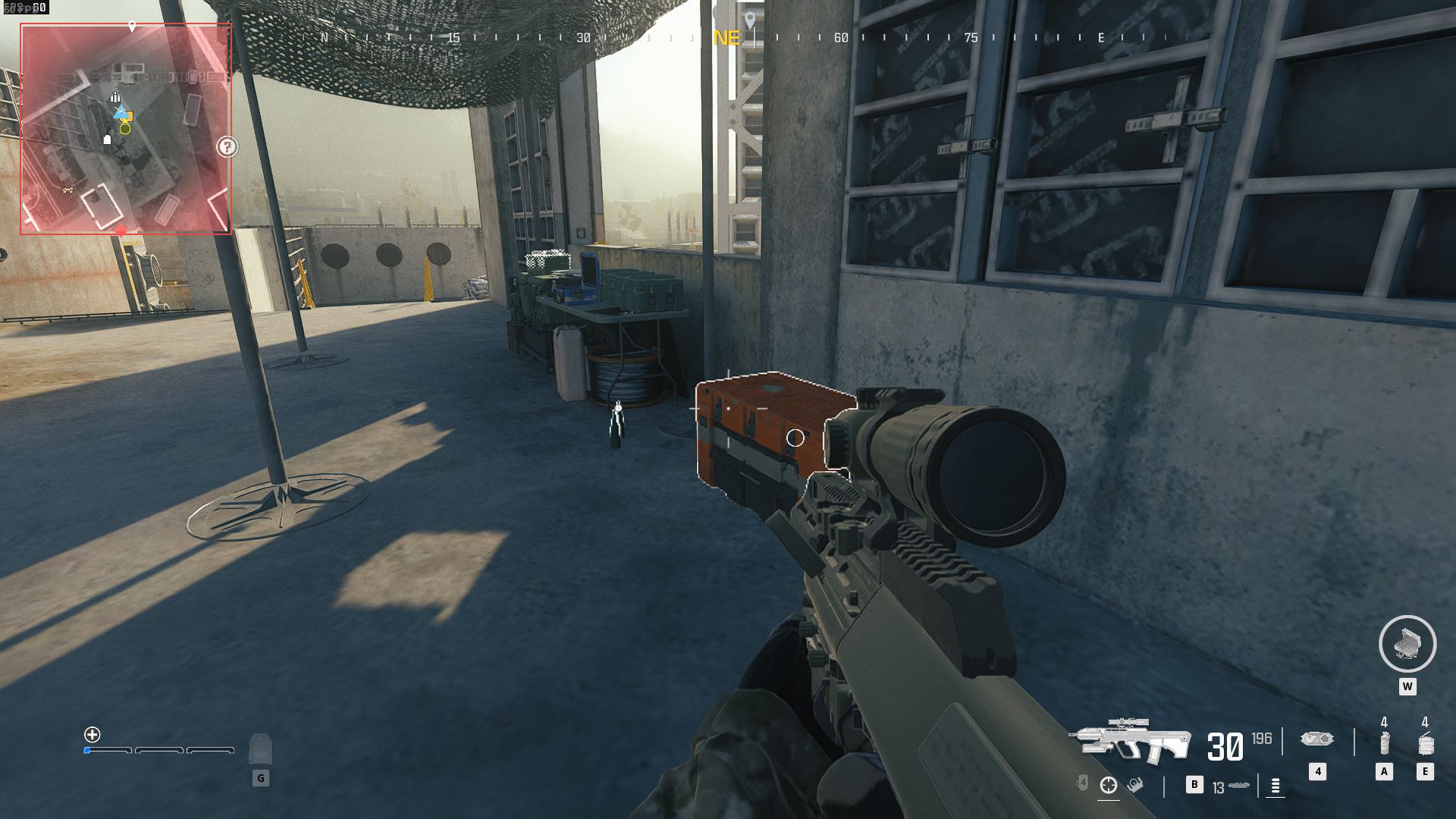Activate the munitions box field upgrade

coord(1407,644)
